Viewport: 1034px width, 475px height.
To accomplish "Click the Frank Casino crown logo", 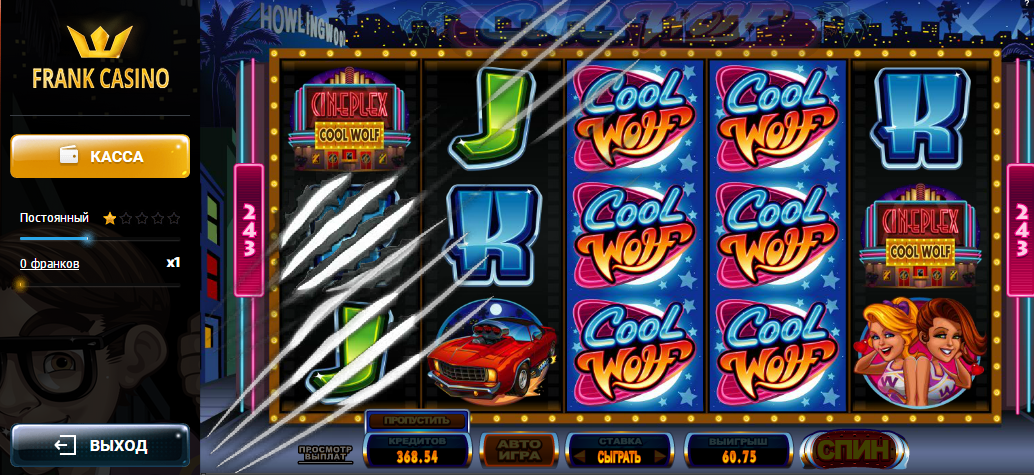I will point(100,43).
